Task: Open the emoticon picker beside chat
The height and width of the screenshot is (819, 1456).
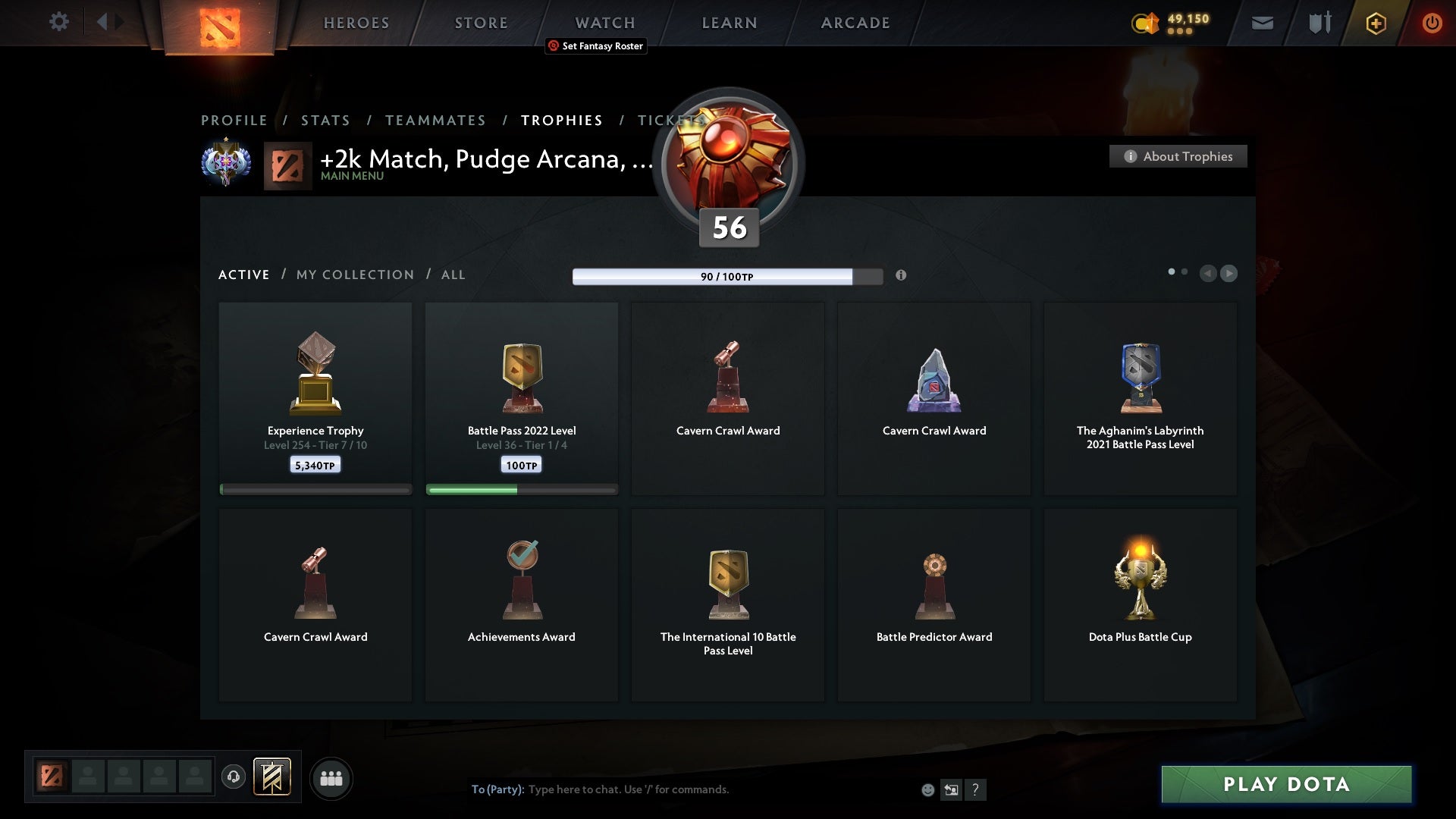Action: click(x=927, y=789)
